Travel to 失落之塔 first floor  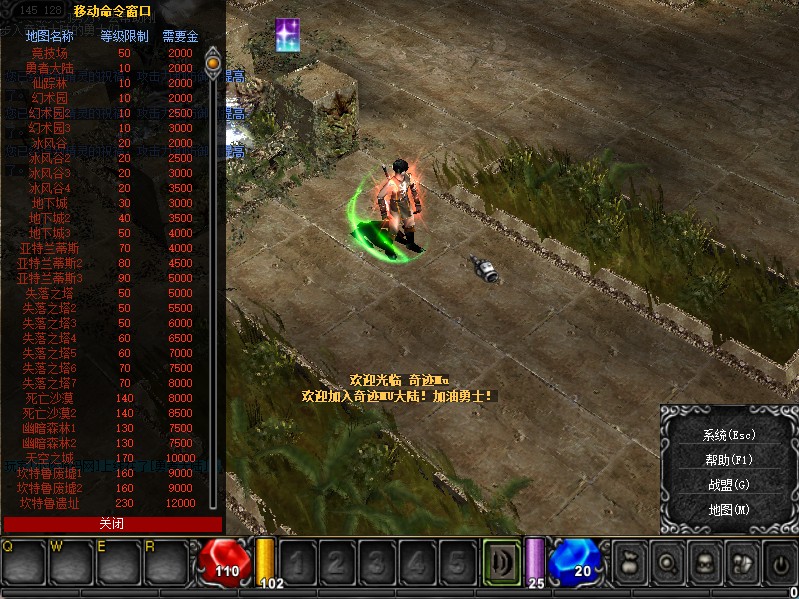tap(50, 293)
